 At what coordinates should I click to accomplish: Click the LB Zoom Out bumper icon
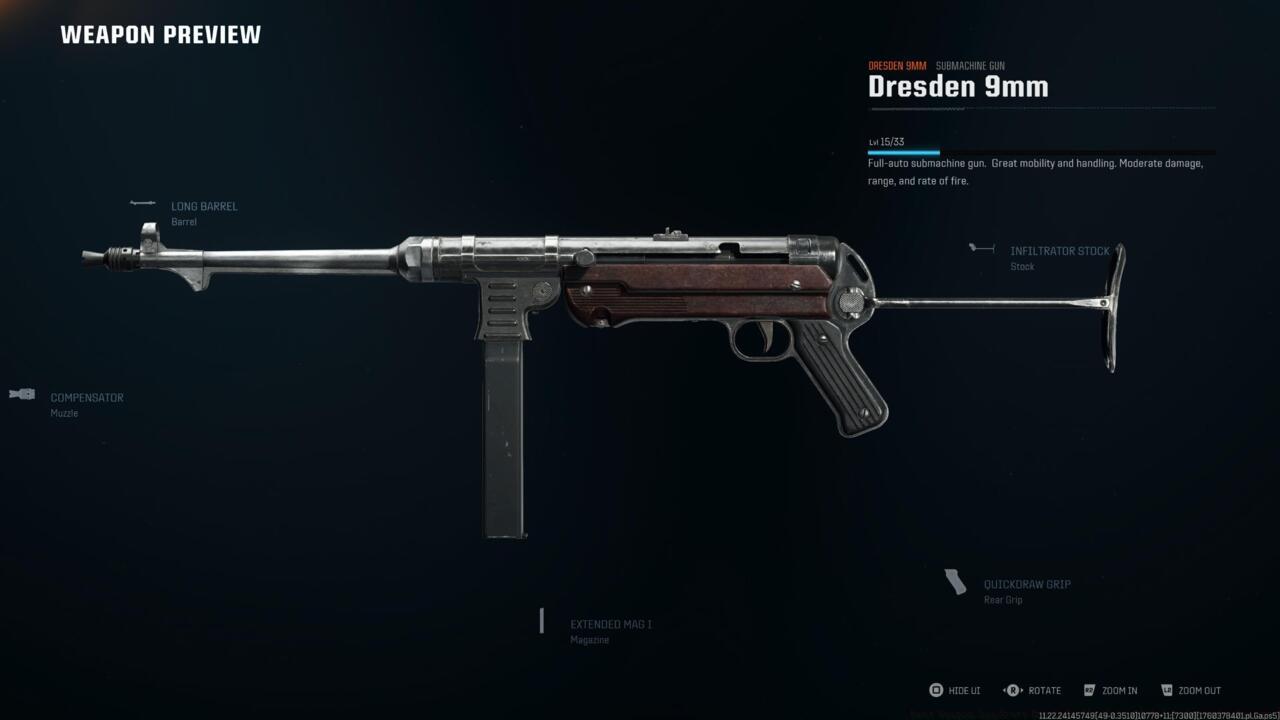1167,690
